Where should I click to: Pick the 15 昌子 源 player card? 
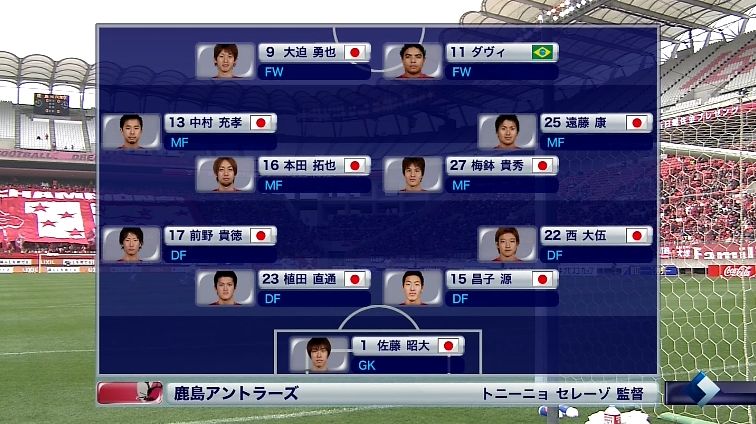click(x=471, y=287)
